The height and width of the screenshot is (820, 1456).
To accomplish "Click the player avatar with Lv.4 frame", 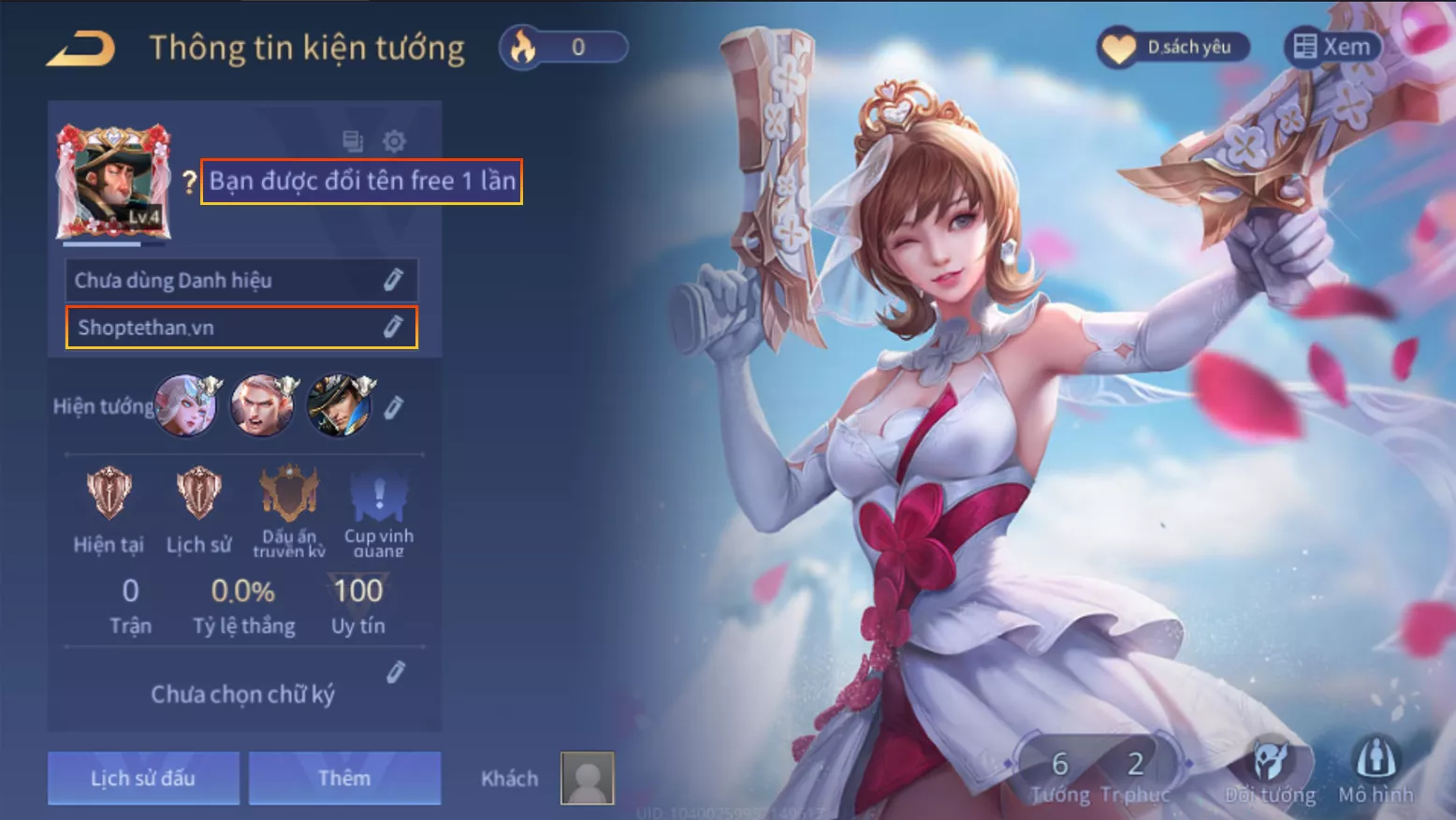I will click(113, 183).
